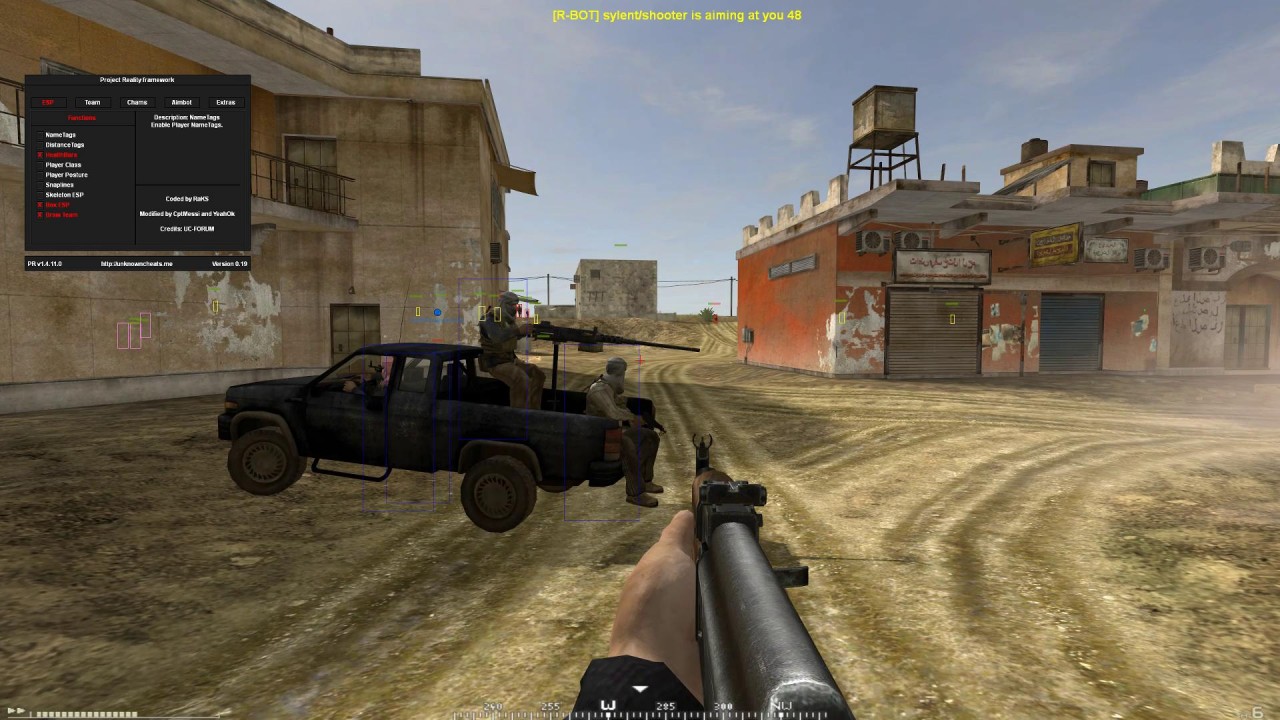Image resolution: width=1280 pixels, height=720 pixels.
Task: Uncheck the Draw Team option
Action: [41, 215]
